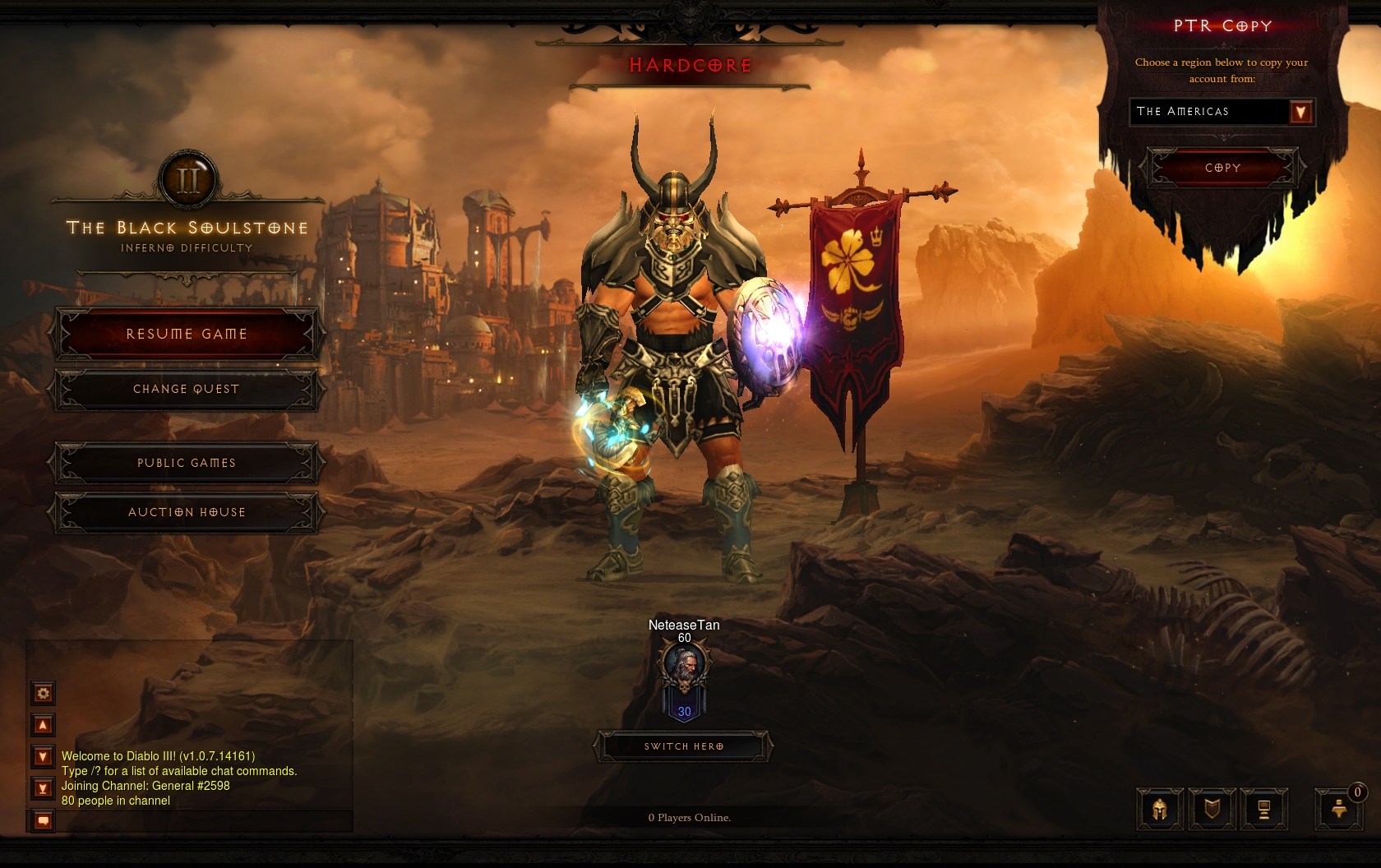Open the Auction House

187,512
